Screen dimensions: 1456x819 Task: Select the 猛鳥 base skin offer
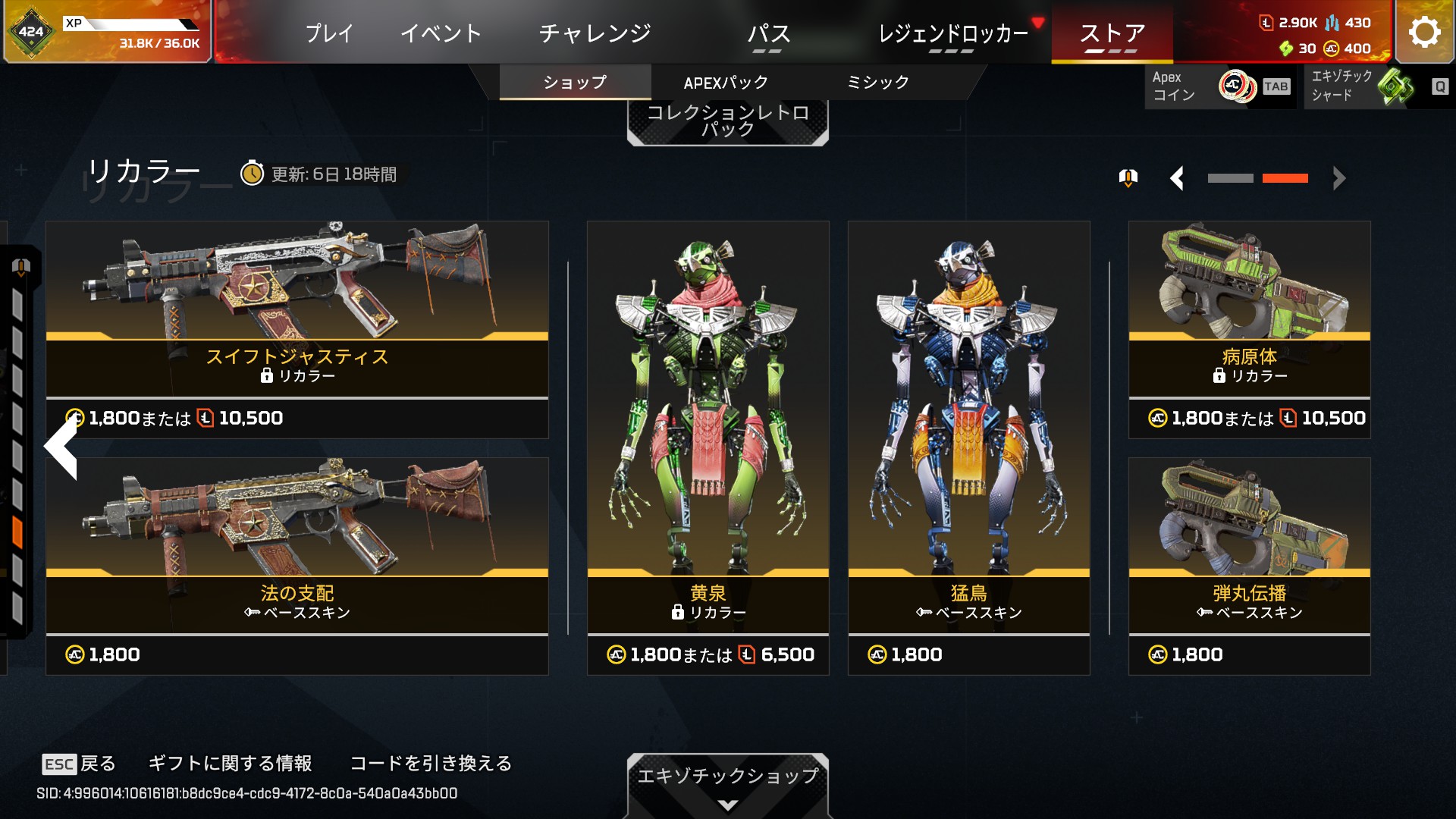(968, 447)
